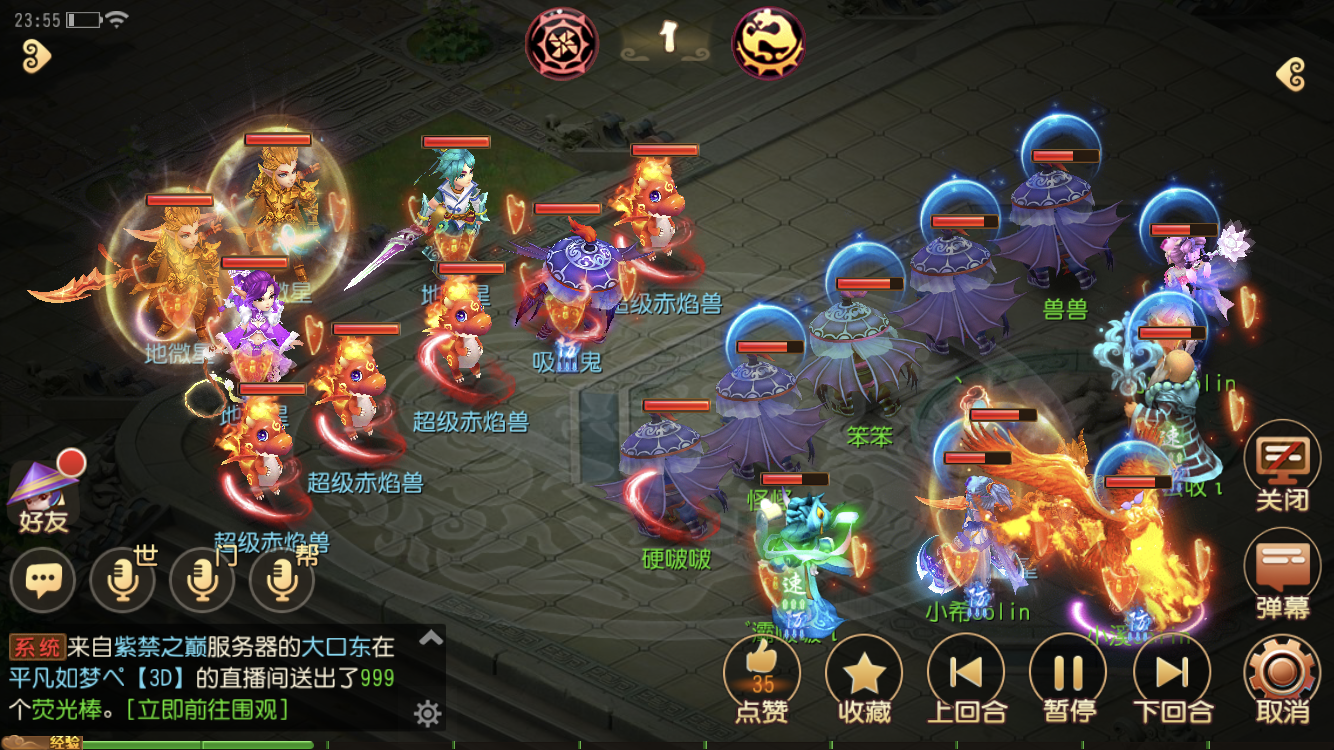Tap the small gear below the announcement text

(429, 714)
